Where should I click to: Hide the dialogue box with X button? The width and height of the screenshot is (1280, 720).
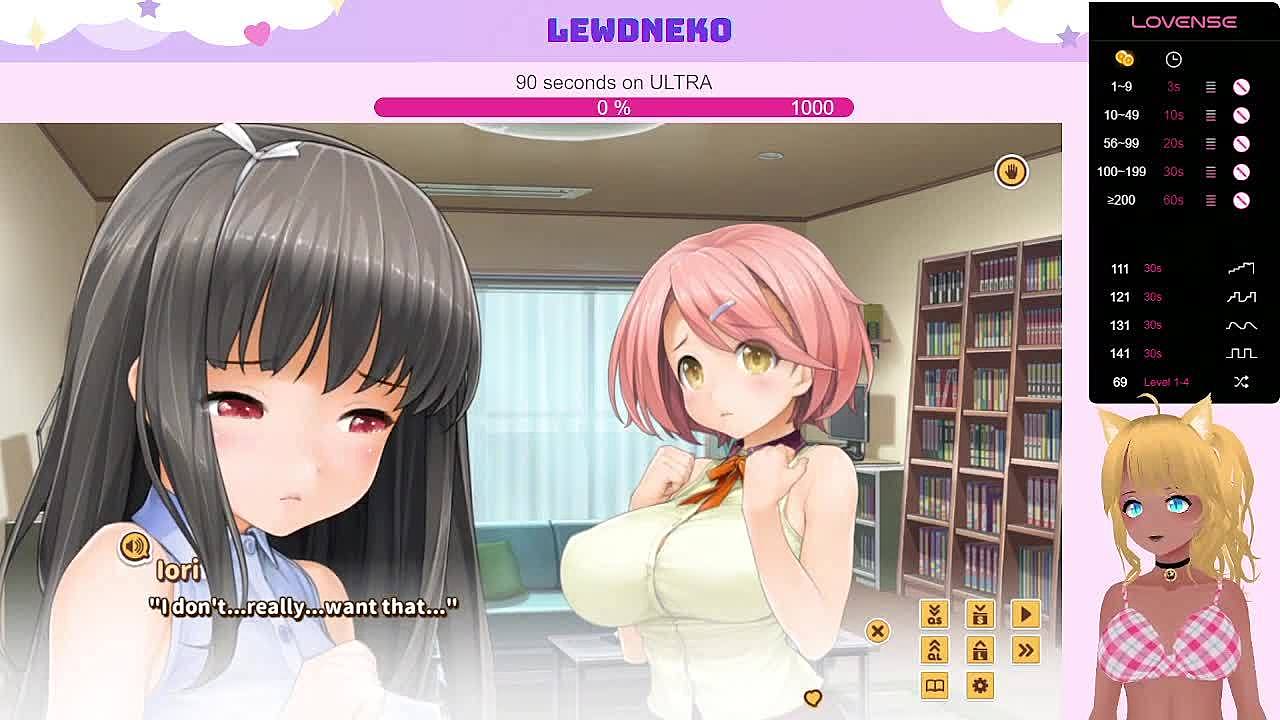coord(877,631)
